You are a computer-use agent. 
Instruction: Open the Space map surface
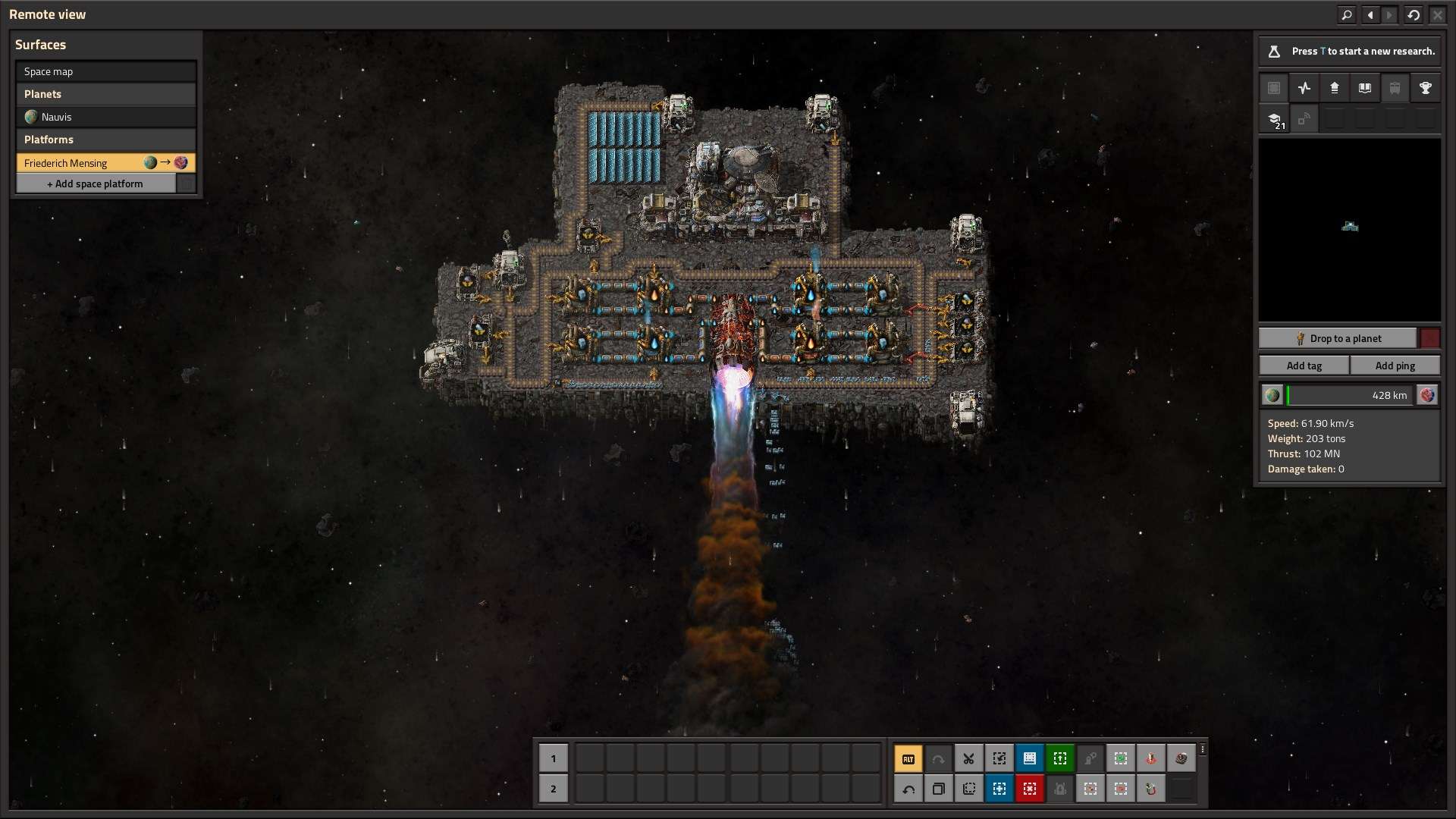click(105, 71)
